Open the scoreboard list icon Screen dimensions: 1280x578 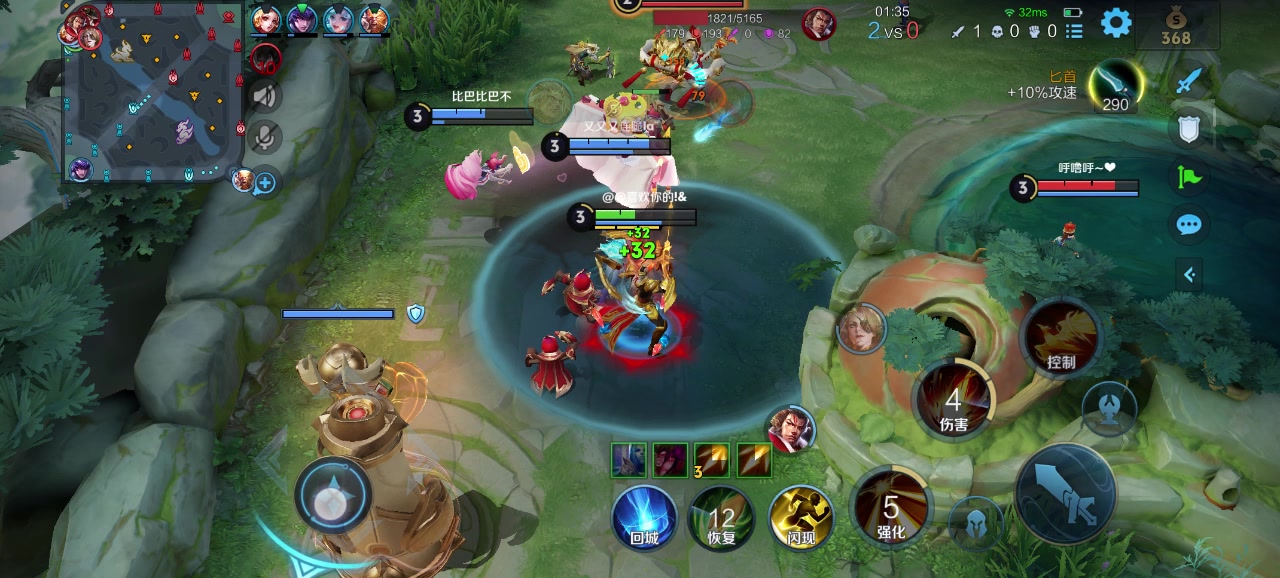1075,31
